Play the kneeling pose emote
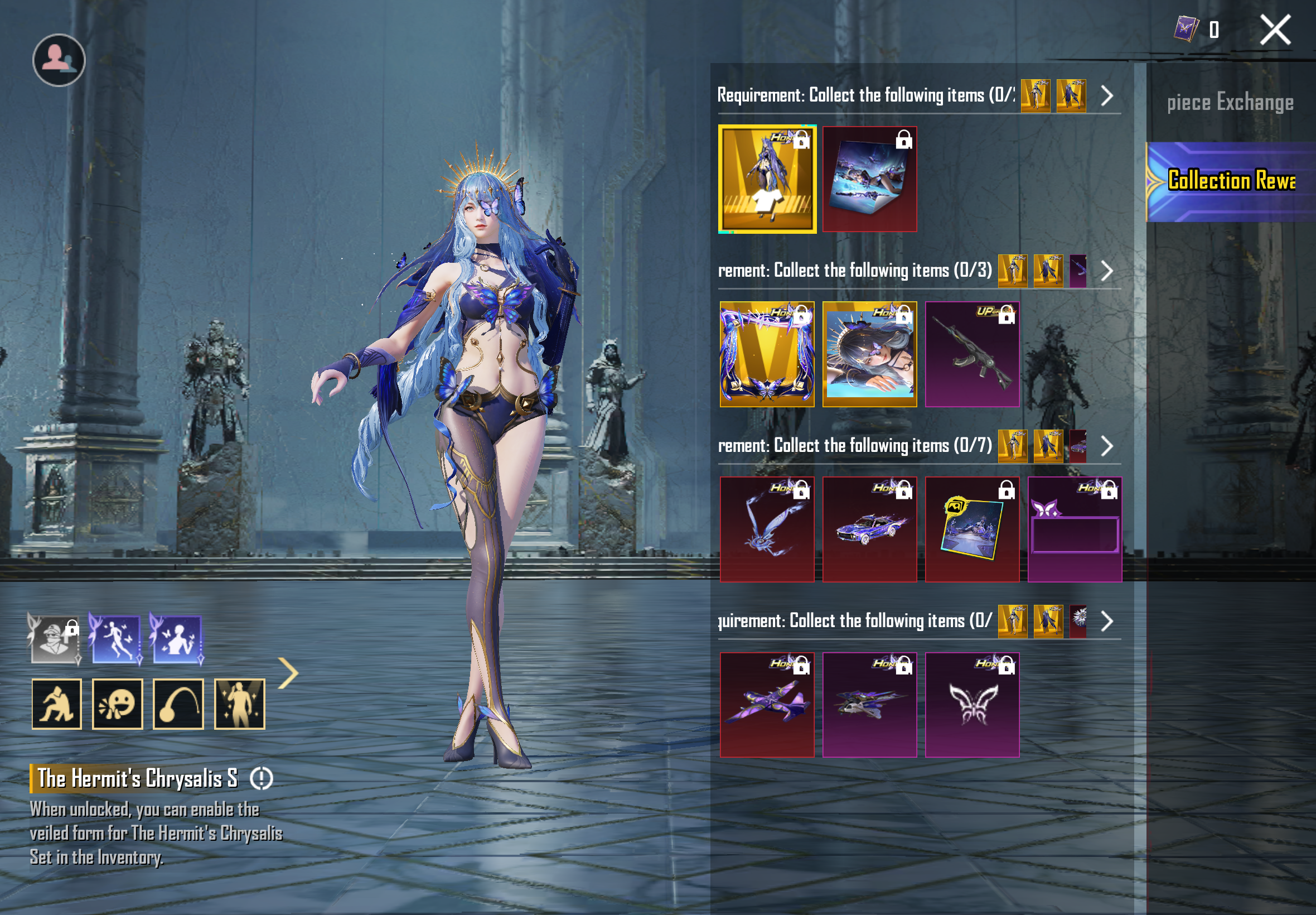This screenshot has height=915, width=1316. pyautogui.click(x=57, y=704)
